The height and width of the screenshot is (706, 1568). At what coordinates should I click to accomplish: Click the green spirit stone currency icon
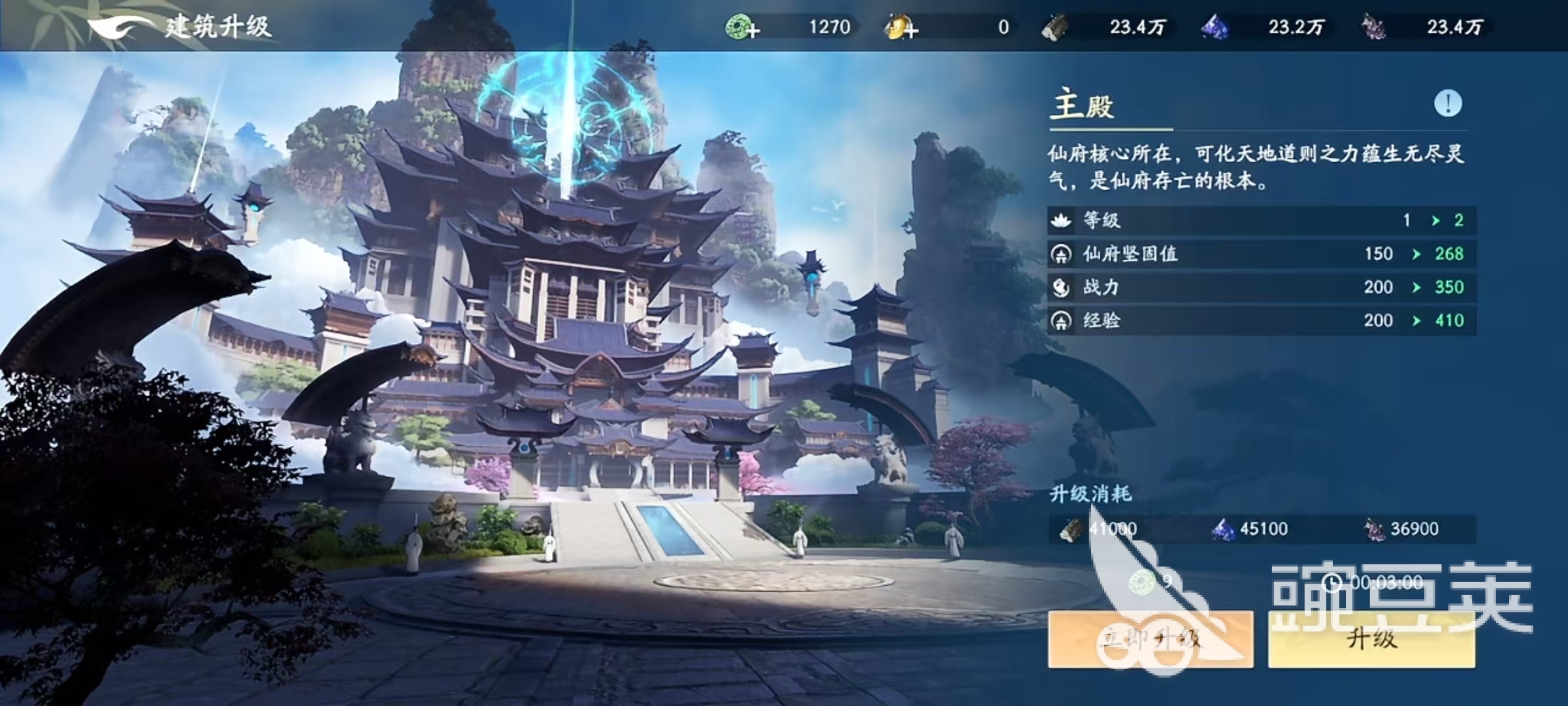tap(738, 27)
